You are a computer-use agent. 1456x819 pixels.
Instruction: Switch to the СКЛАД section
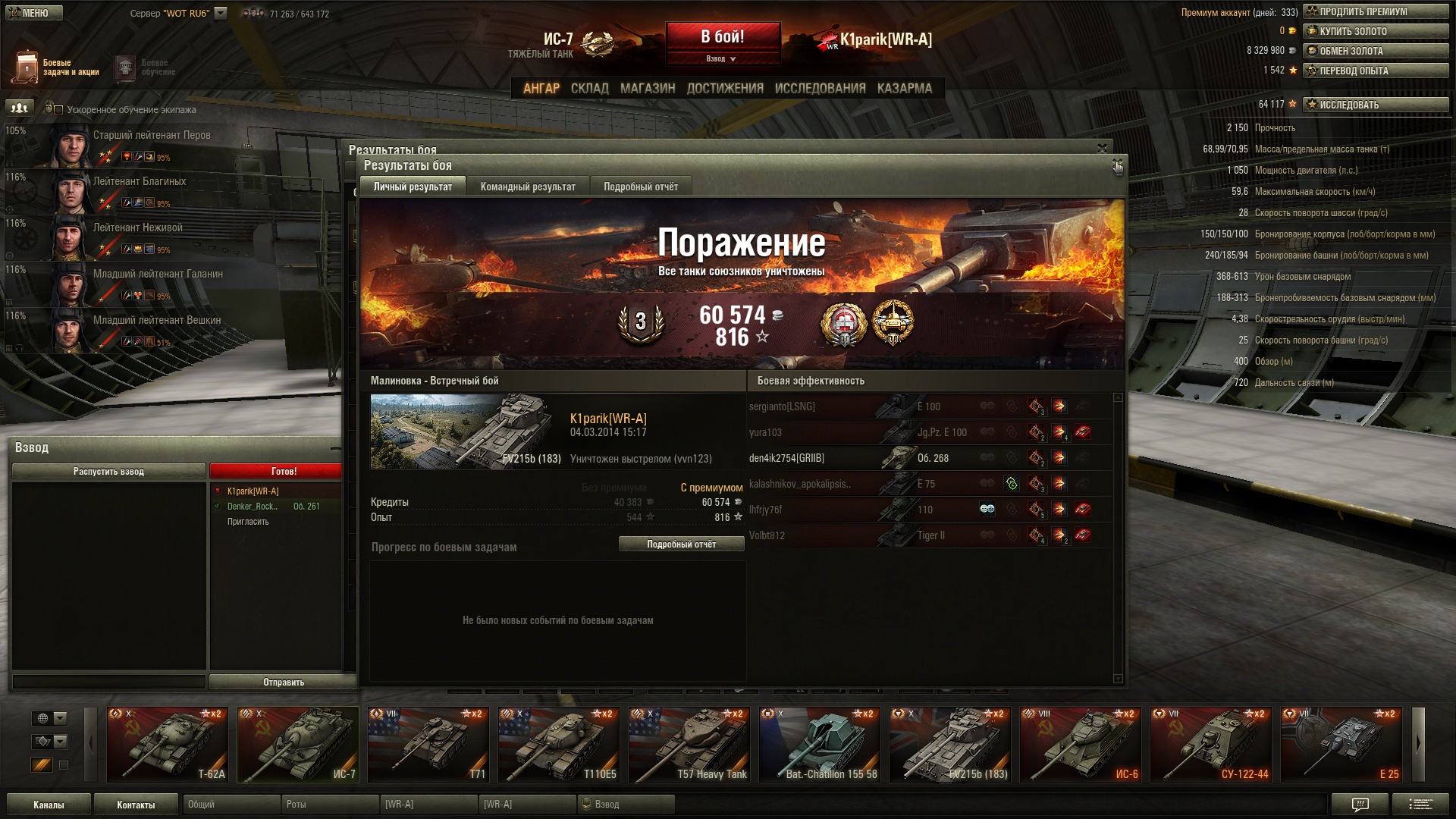[589, 89]
